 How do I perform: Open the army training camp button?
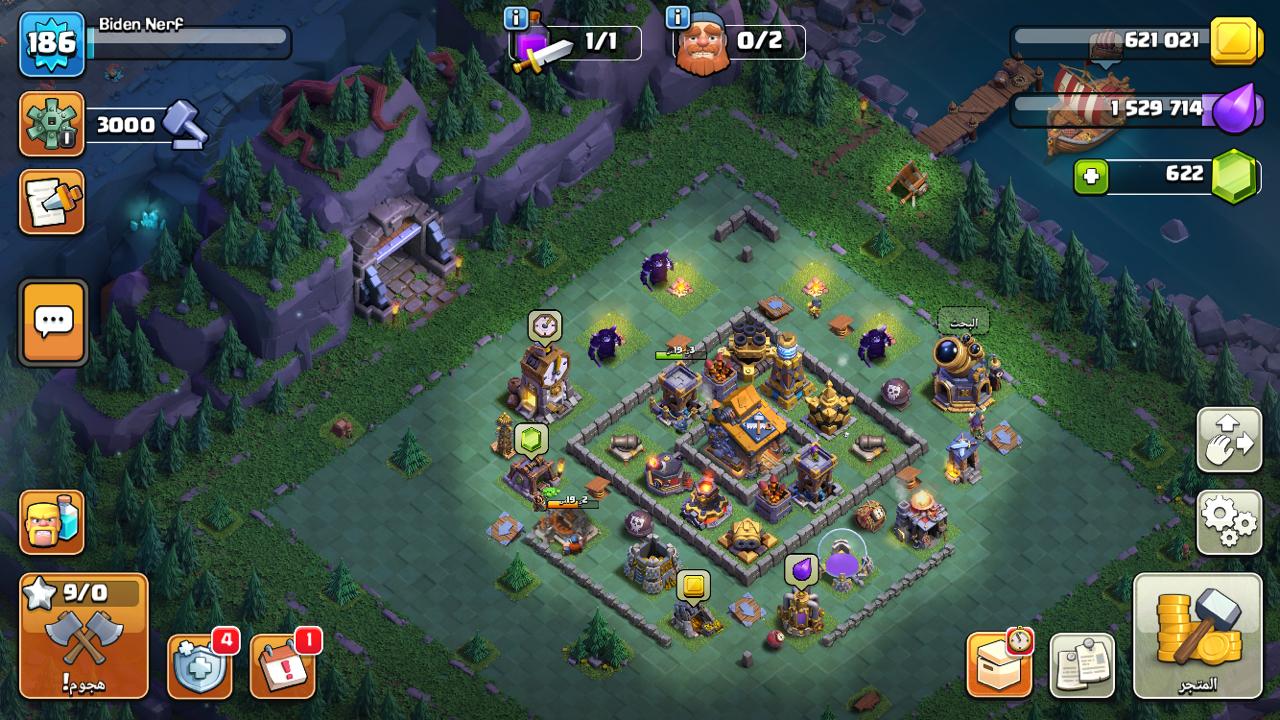coord(51,522)
